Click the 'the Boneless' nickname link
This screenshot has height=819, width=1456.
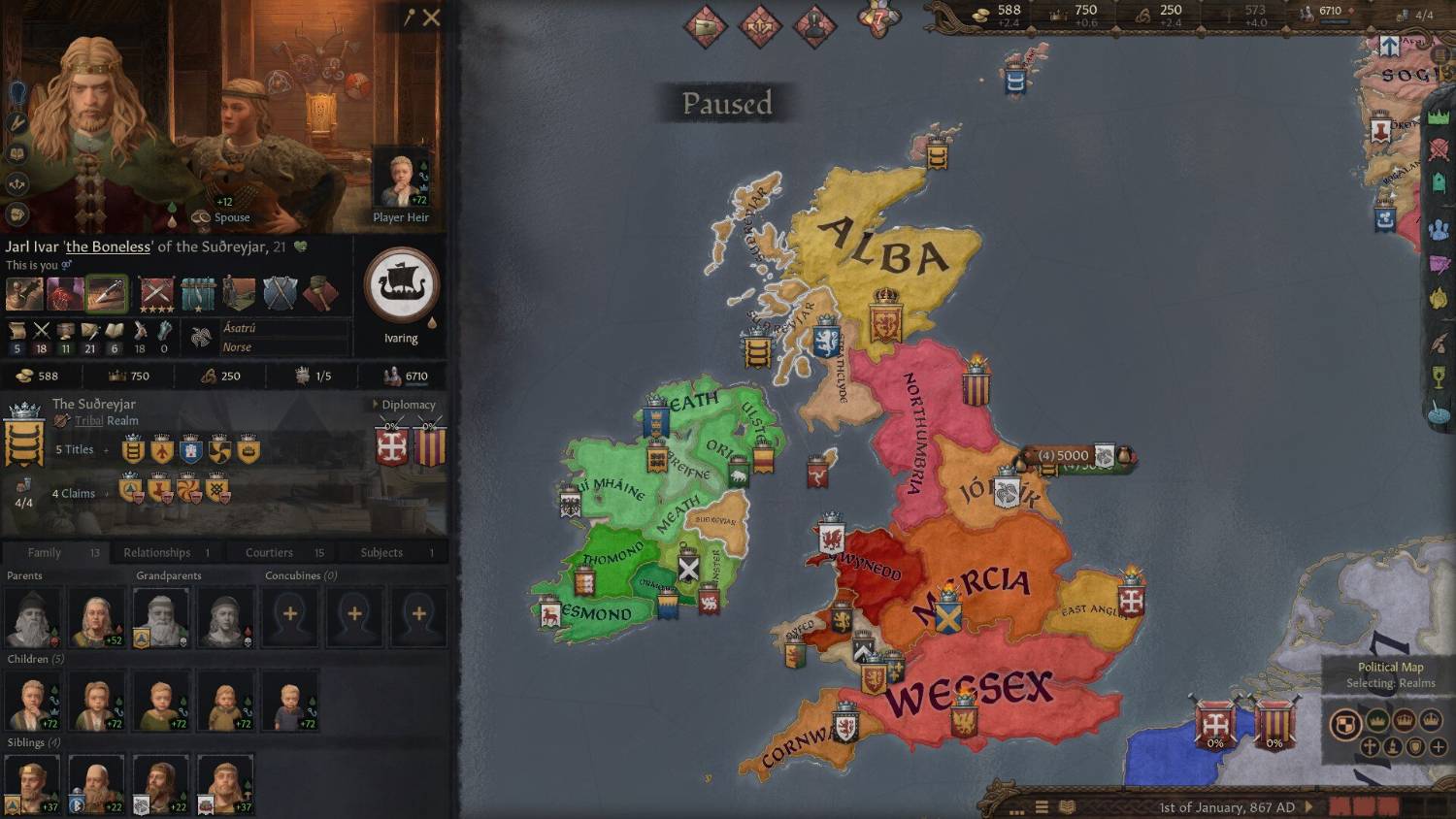click(108, 247)
